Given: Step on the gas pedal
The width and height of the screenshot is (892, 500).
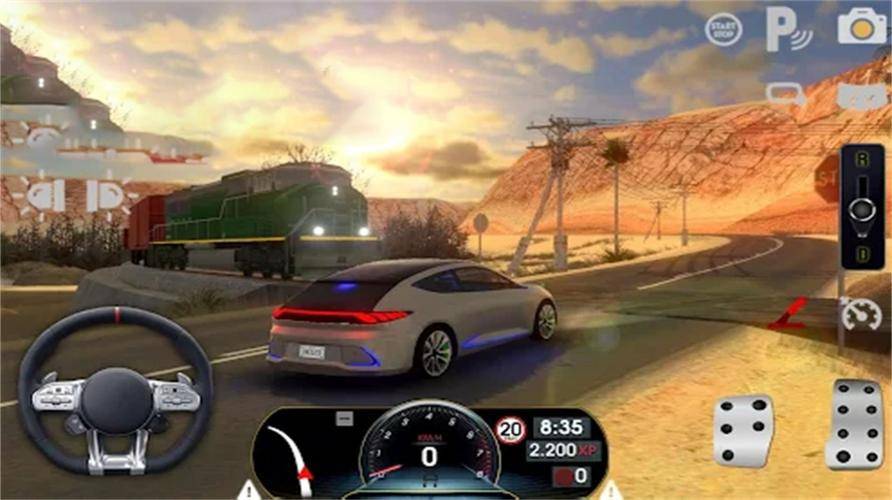Looking at the screenshot, I should coord(854,424).
